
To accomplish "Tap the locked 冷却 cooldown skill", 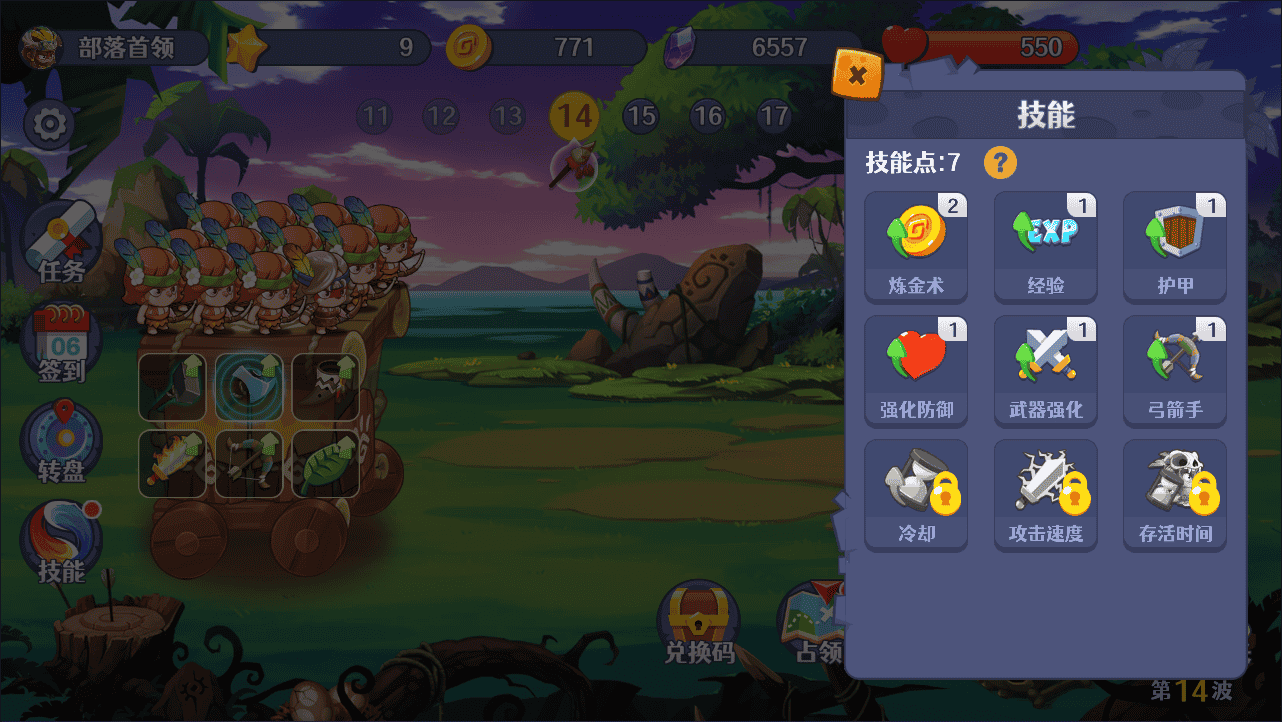I will coord(916,494).
